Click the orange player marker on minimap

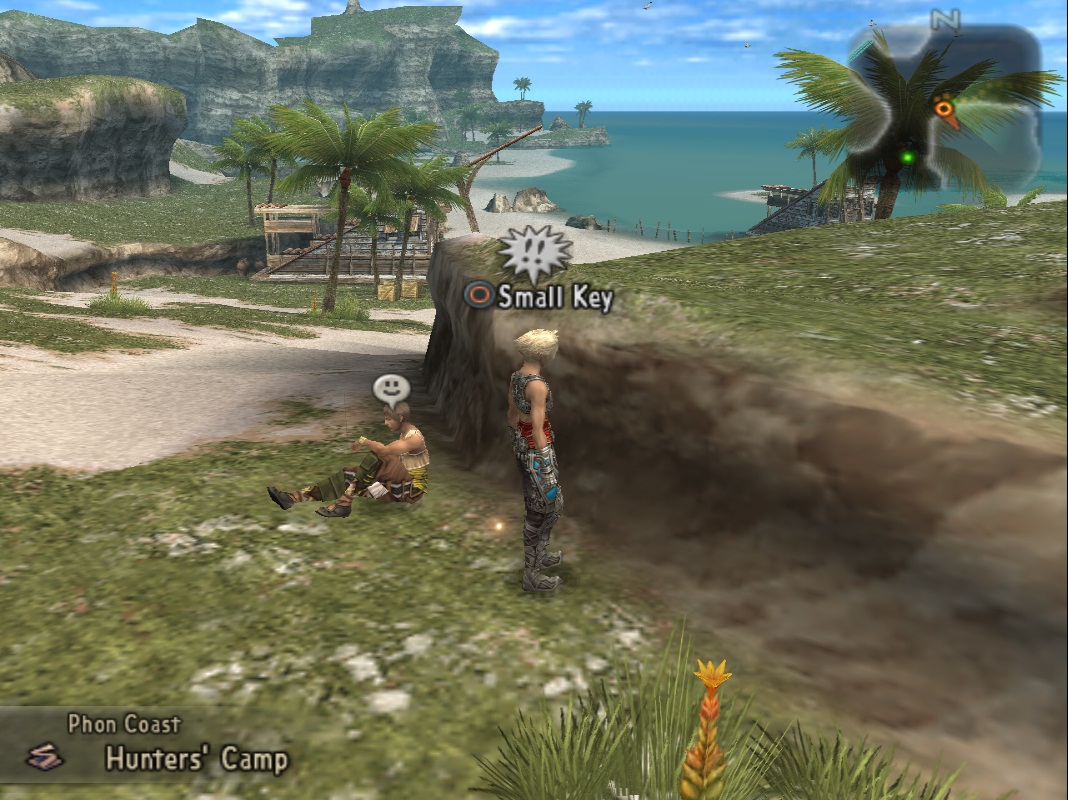[x=944, y=108]
